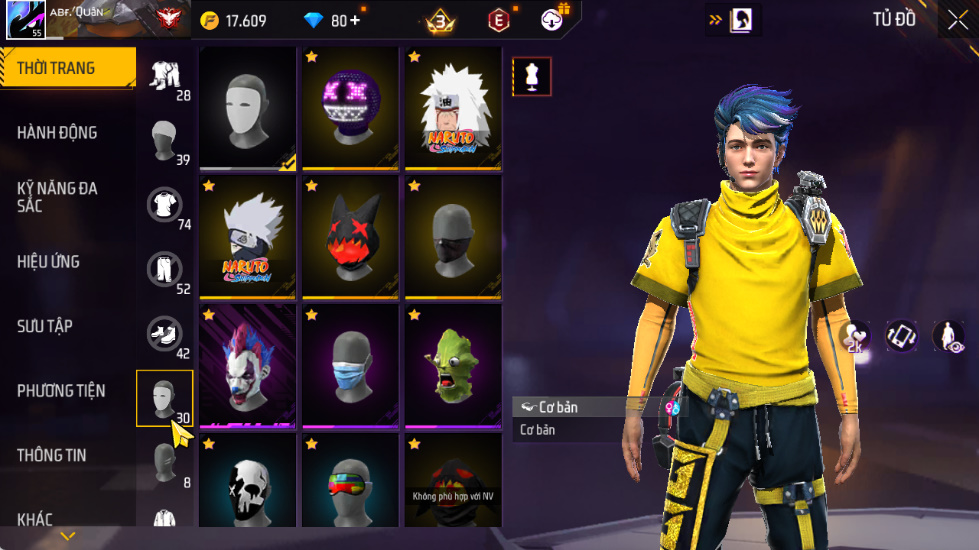
Task: Select the blue surgical face mask
Action: tap(350, 366)
